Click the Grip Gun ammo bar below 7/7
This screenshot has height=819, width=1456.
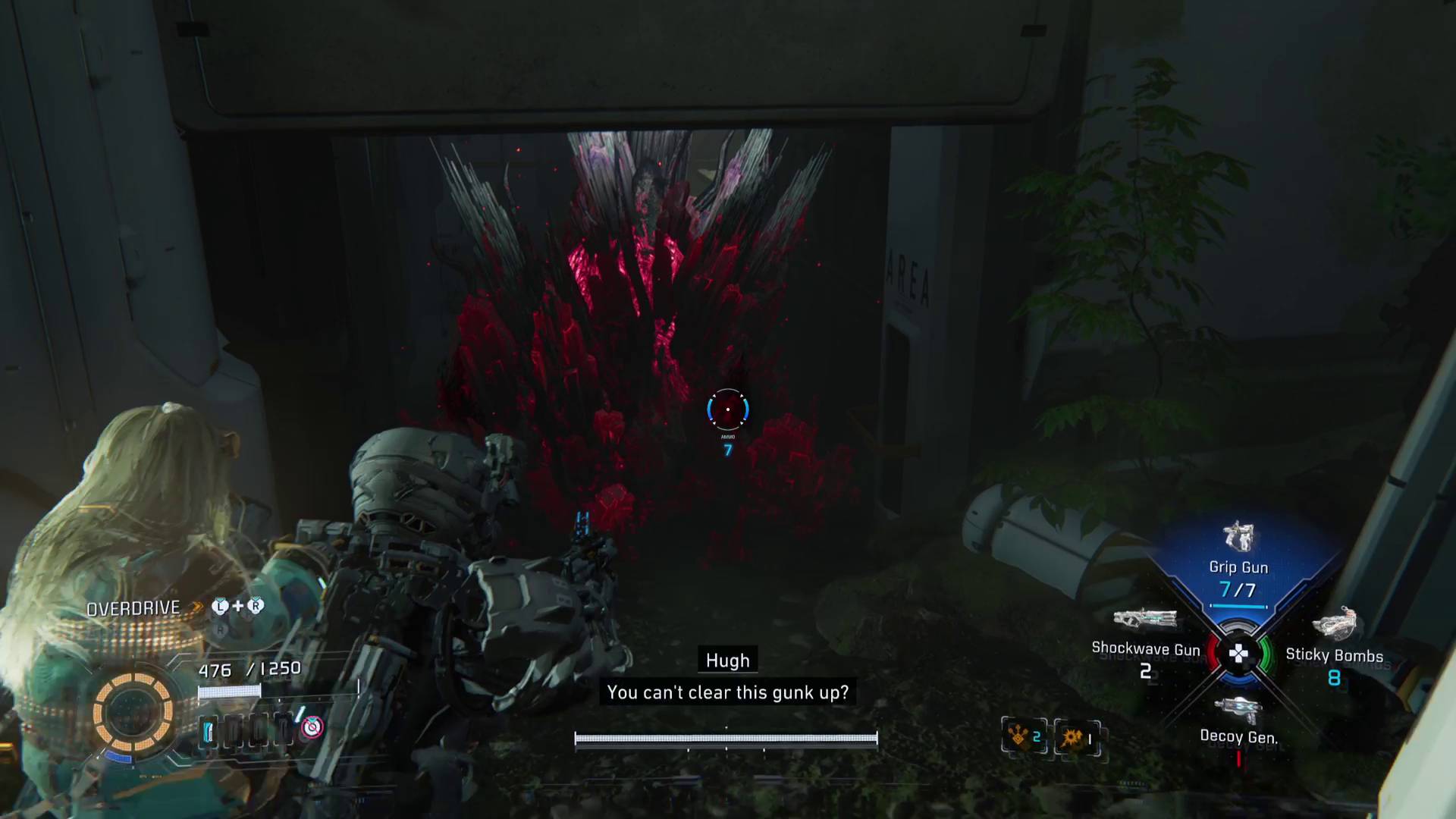(1238, 606)
